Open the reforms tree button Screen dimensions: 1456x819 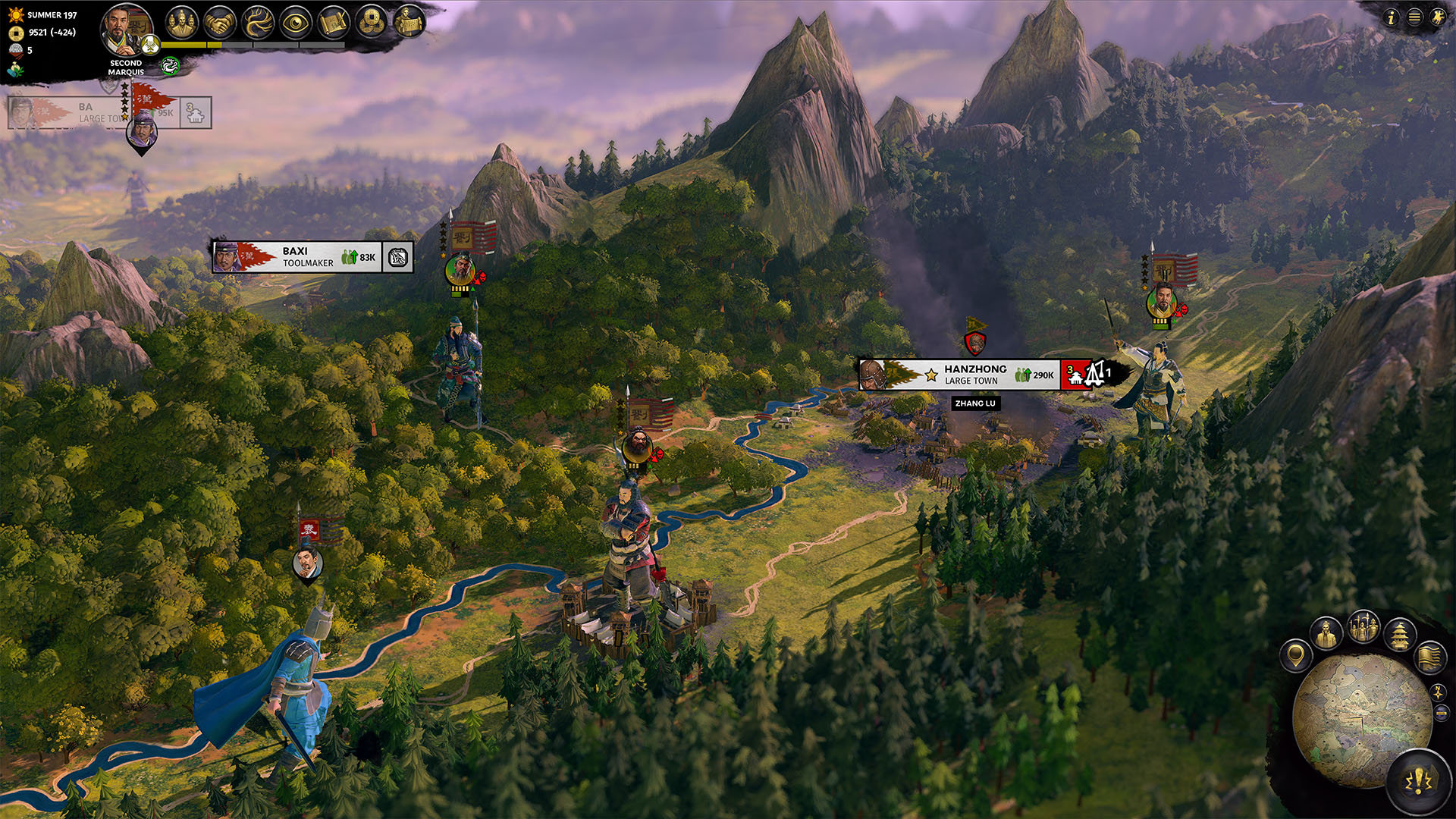click(258, 23)
